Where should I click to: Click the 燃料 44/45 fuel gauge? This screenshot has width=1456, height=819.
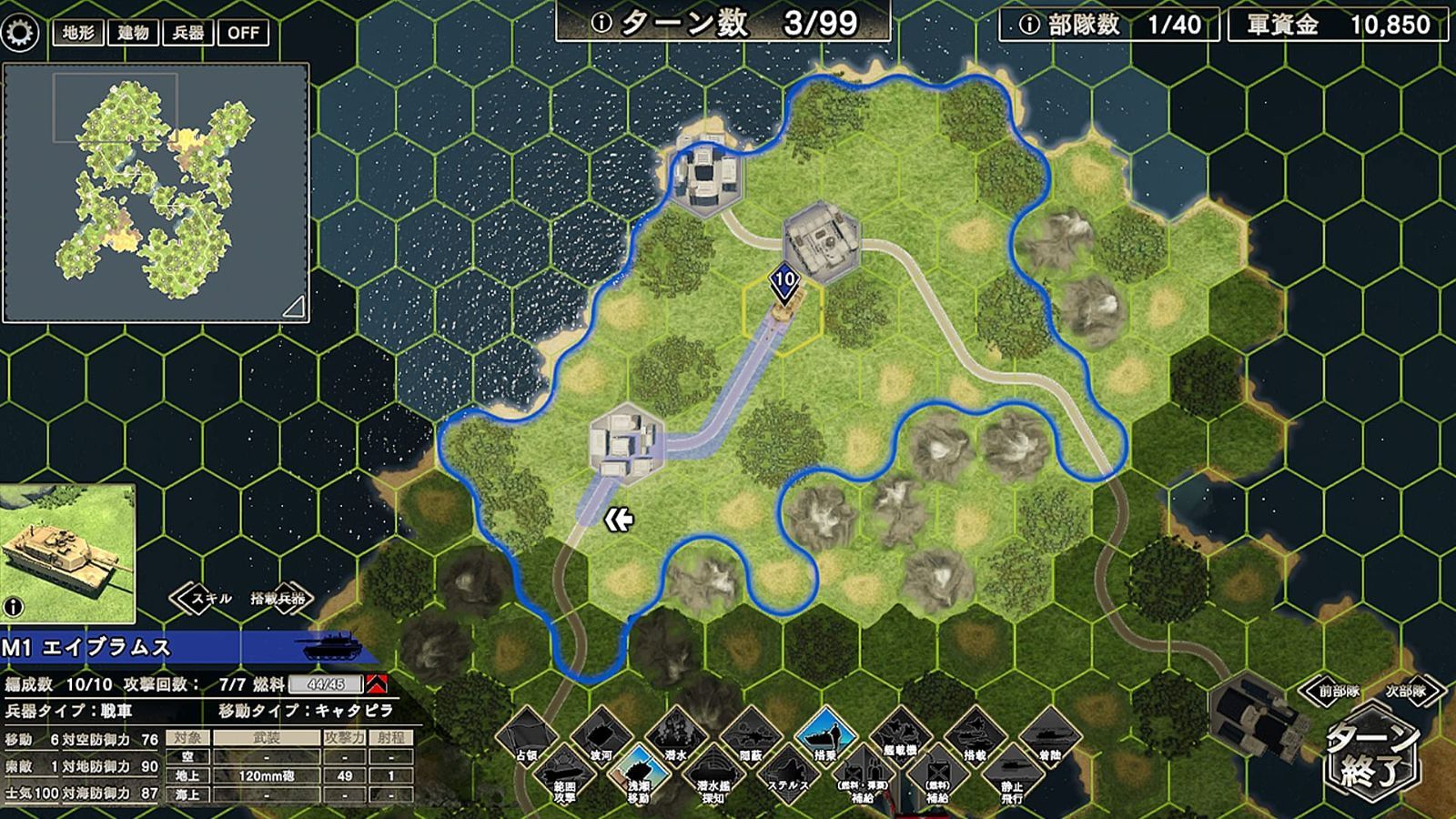pos(325,684)
